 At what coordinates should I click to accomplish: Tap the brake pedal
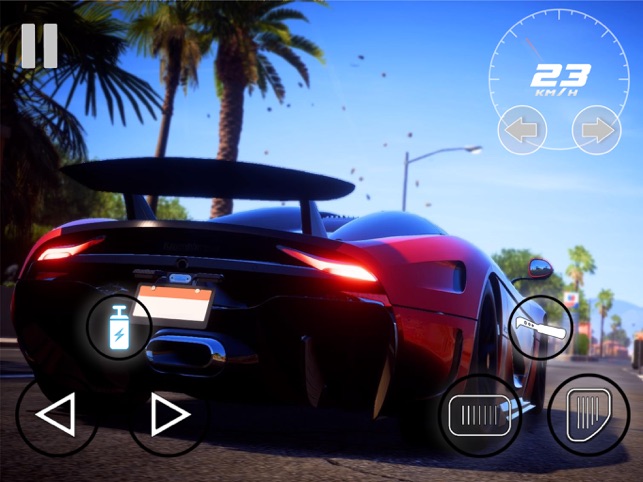pyautogui.click(x=479, y=415)
